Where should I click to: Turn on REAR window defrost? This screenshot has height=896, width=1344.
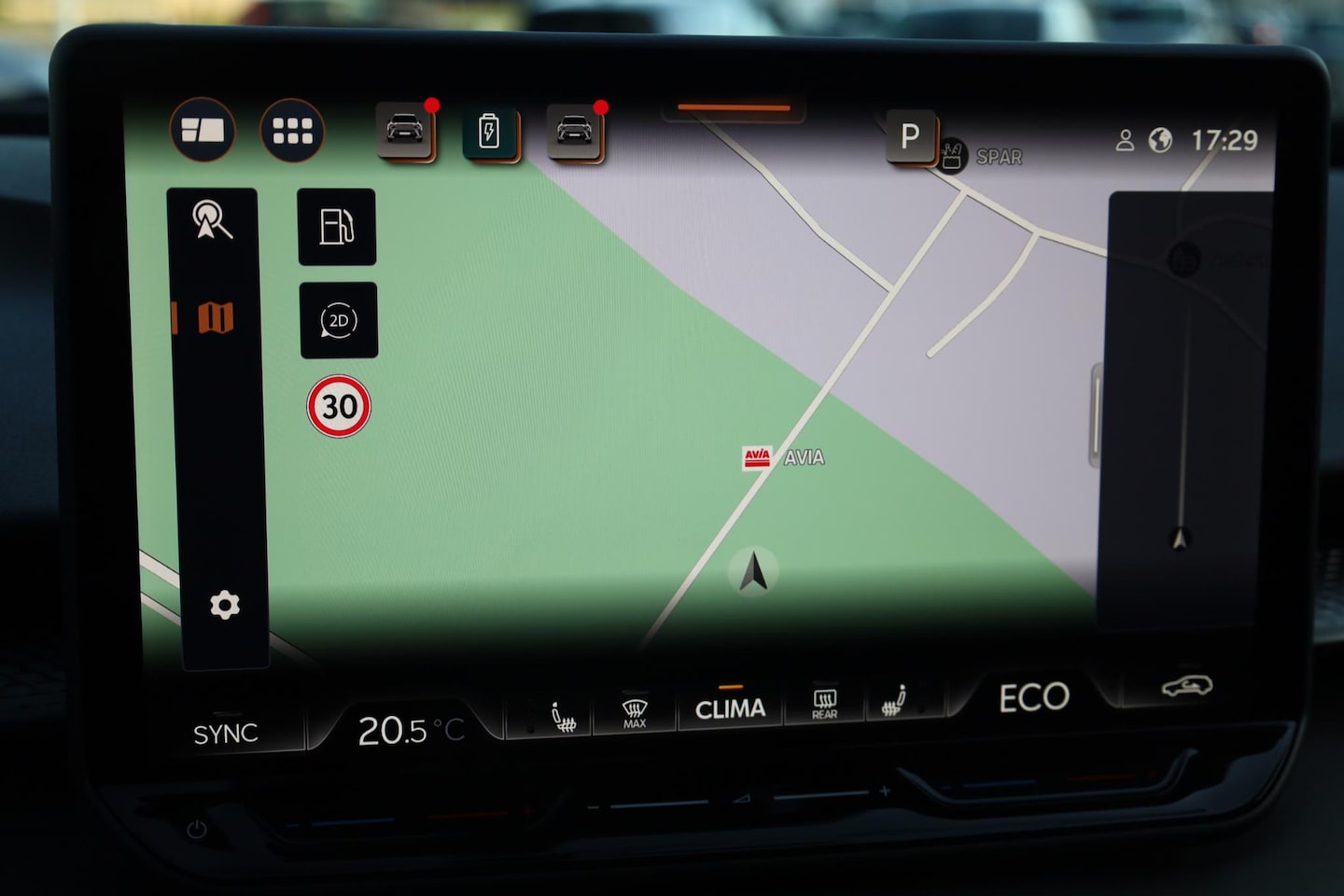coord(824,704)
